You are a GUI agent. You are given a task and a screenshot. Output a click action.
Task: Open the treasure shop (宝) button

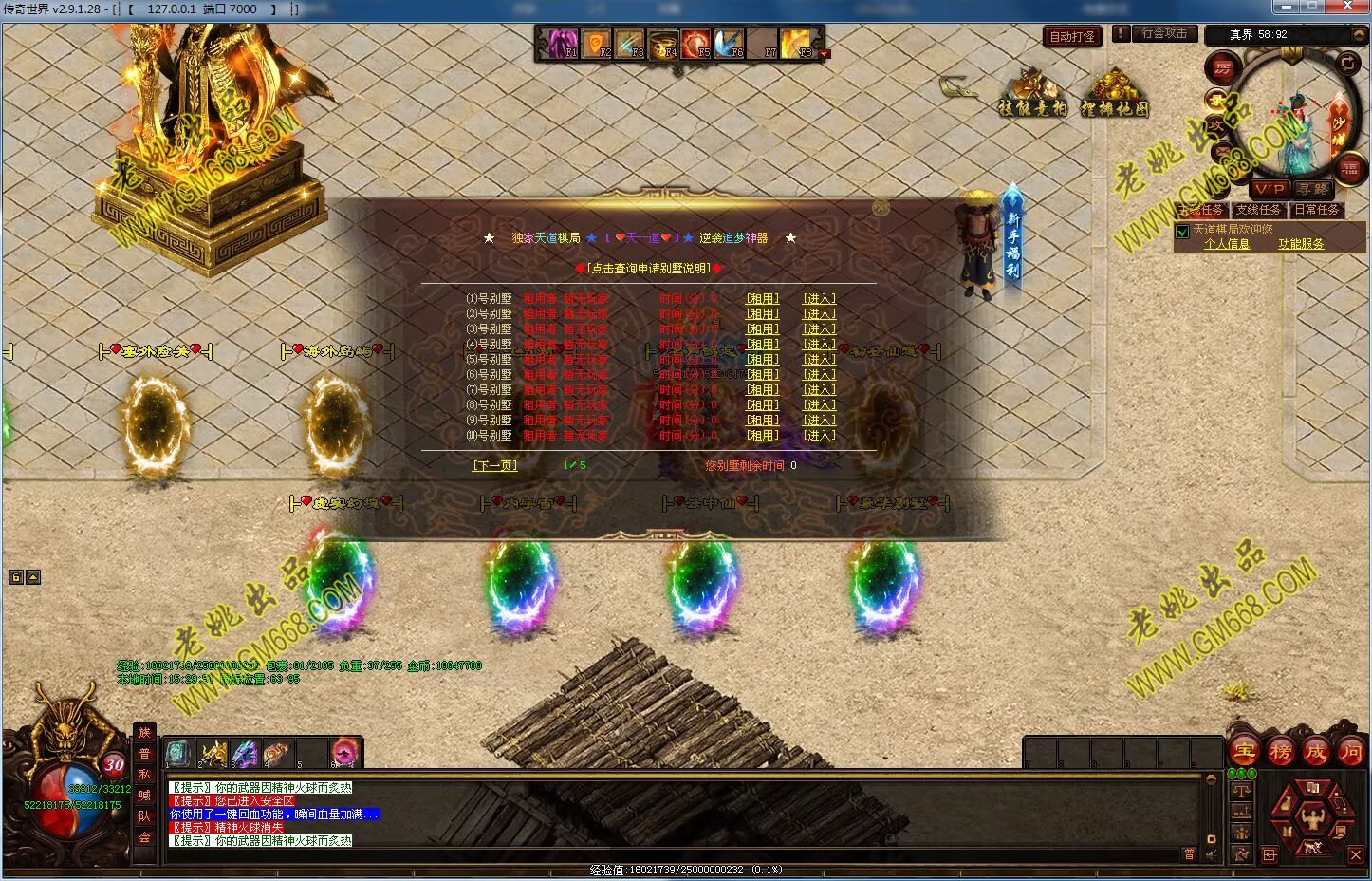click(1244, 752)
